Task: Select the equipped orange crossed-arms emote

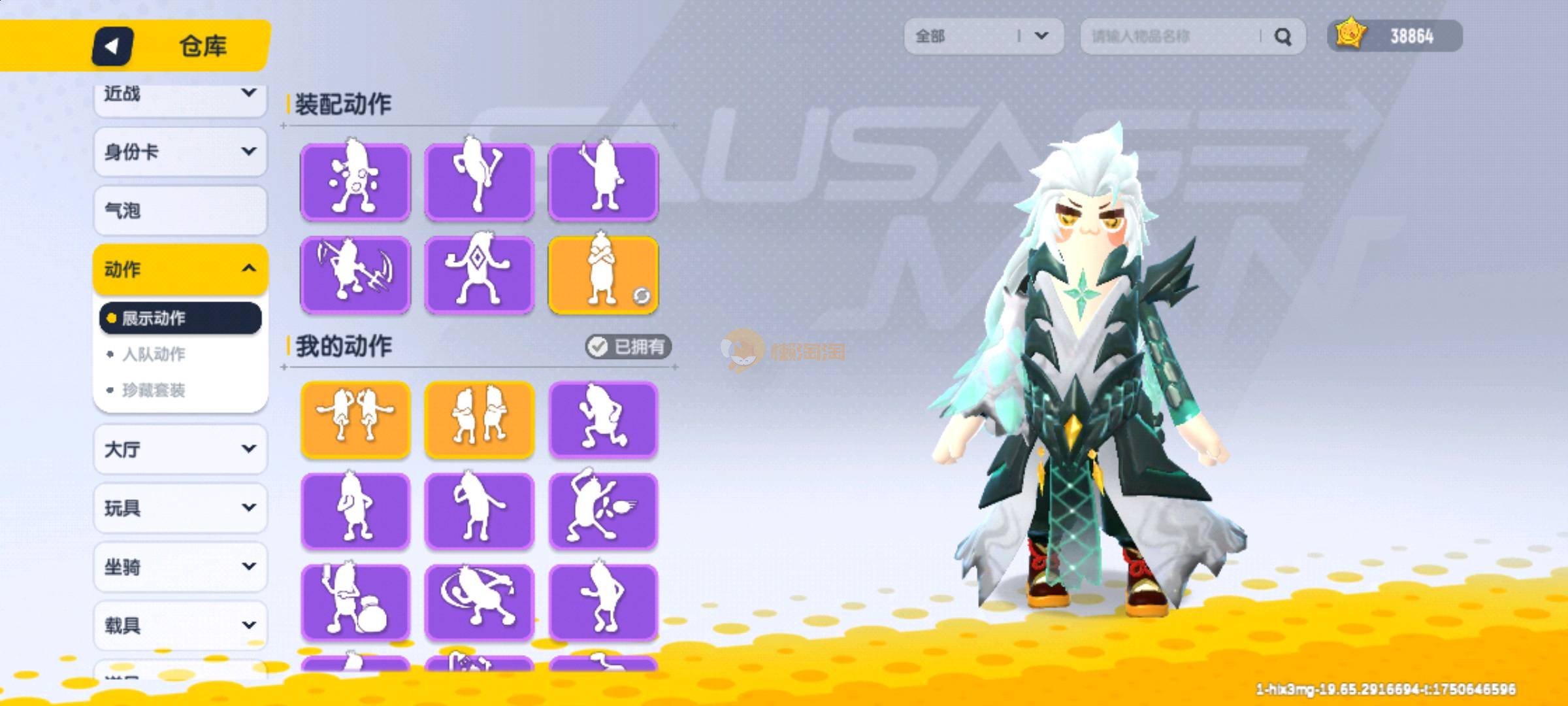Action: pos(603,275)
